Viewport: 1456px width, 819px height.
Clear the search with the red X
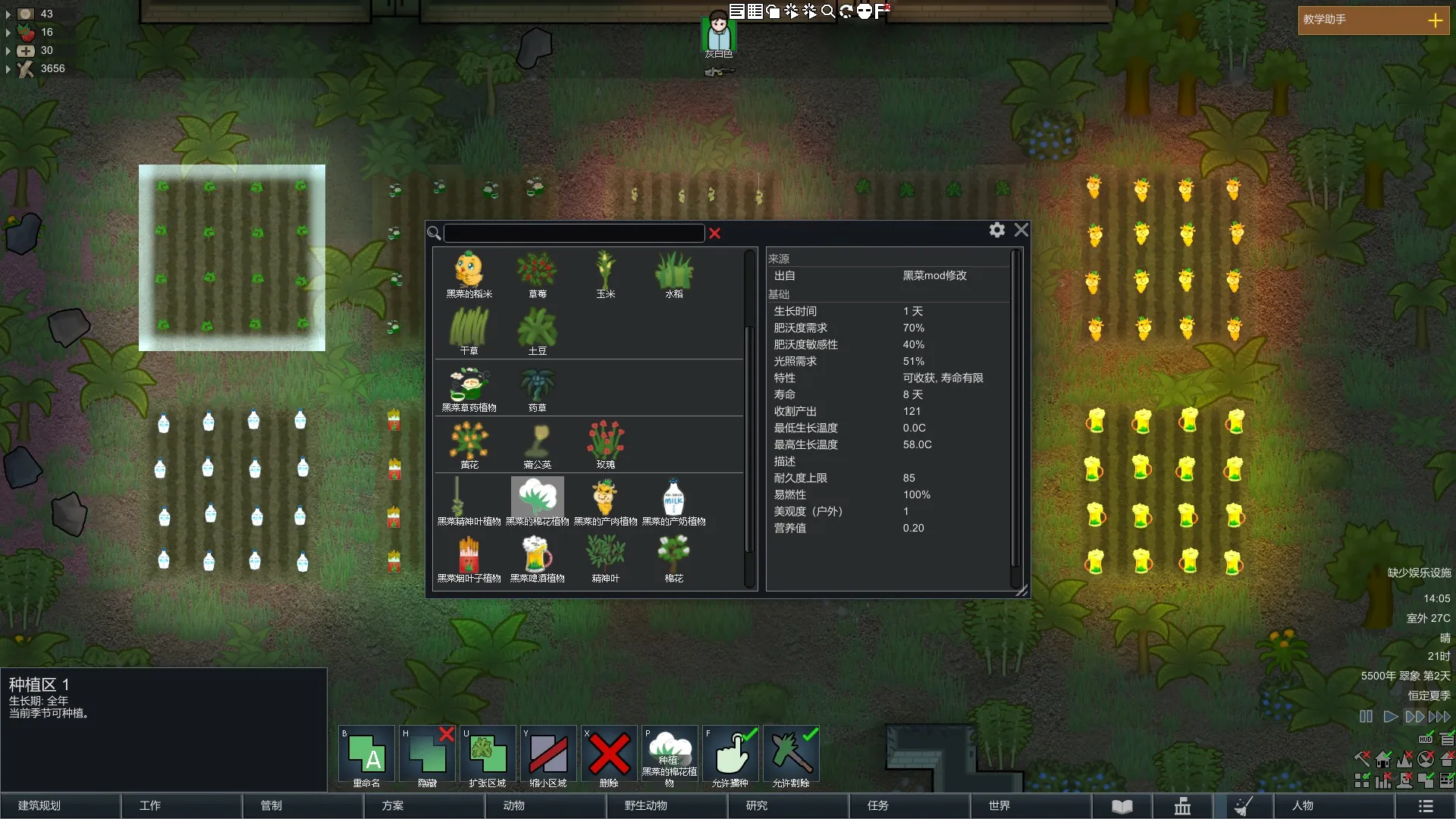point(714,234)
